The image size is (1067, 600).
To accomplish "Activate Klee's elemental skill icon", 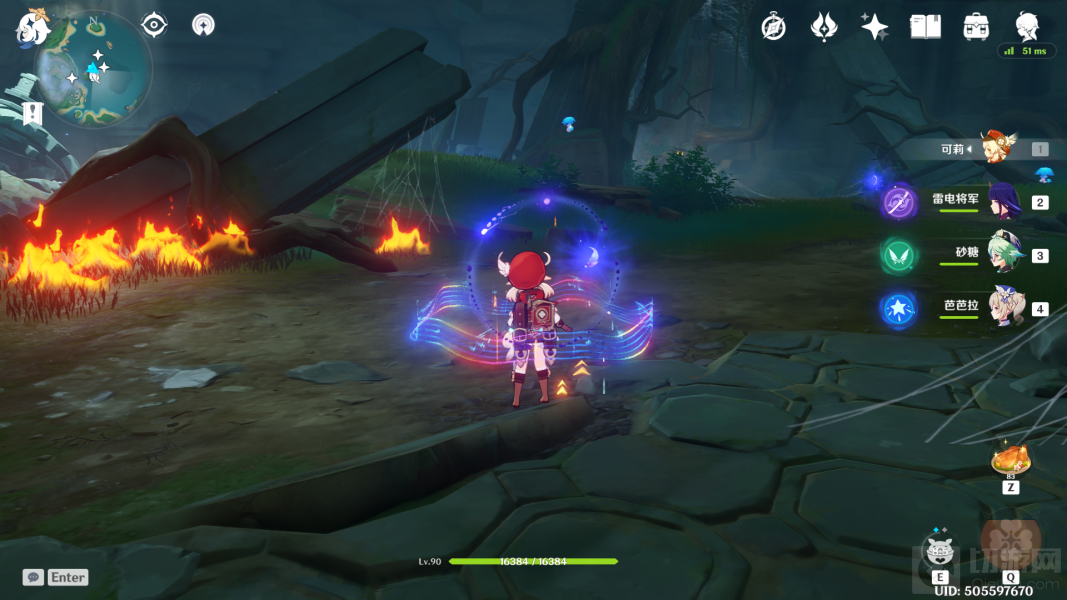I will tap(940, 551).
